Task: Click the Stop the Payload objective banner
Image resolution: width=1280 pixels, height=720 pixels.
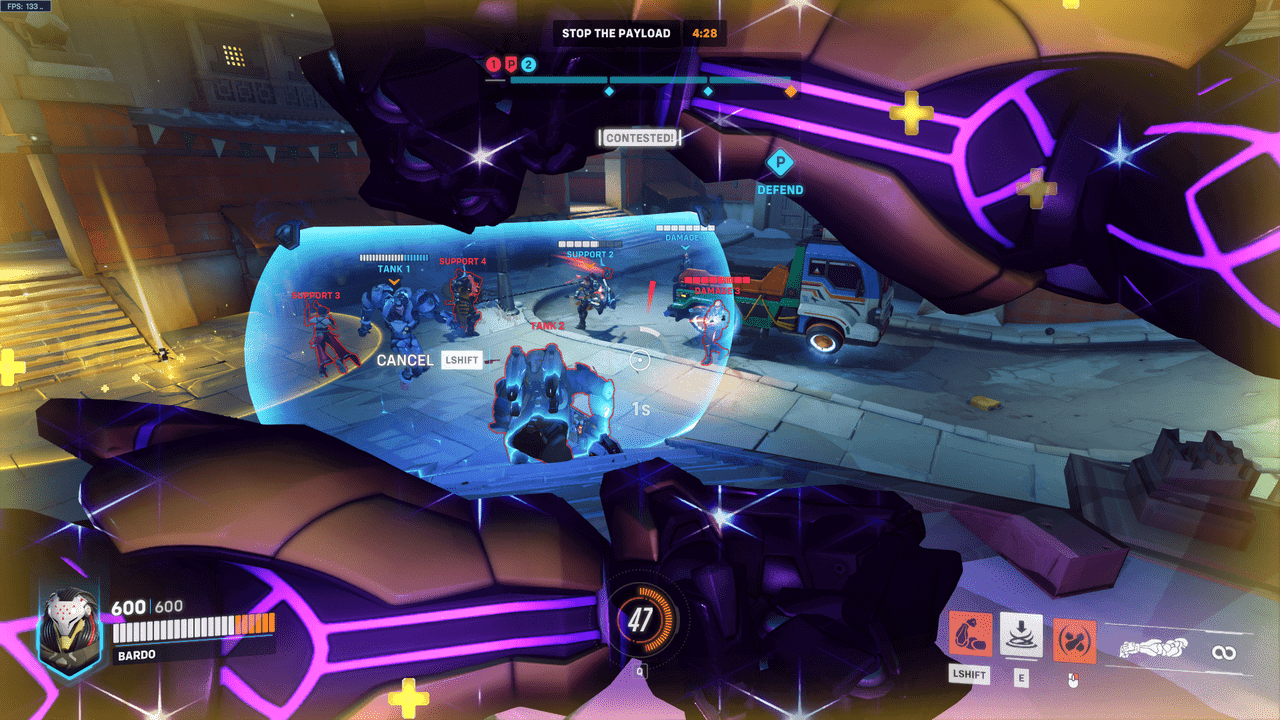Action: [x=616, y=33]
